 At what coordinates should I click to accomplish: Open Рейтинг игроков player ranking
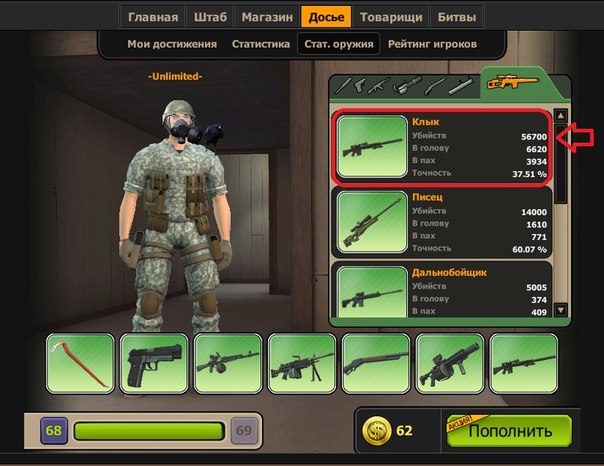431,45
